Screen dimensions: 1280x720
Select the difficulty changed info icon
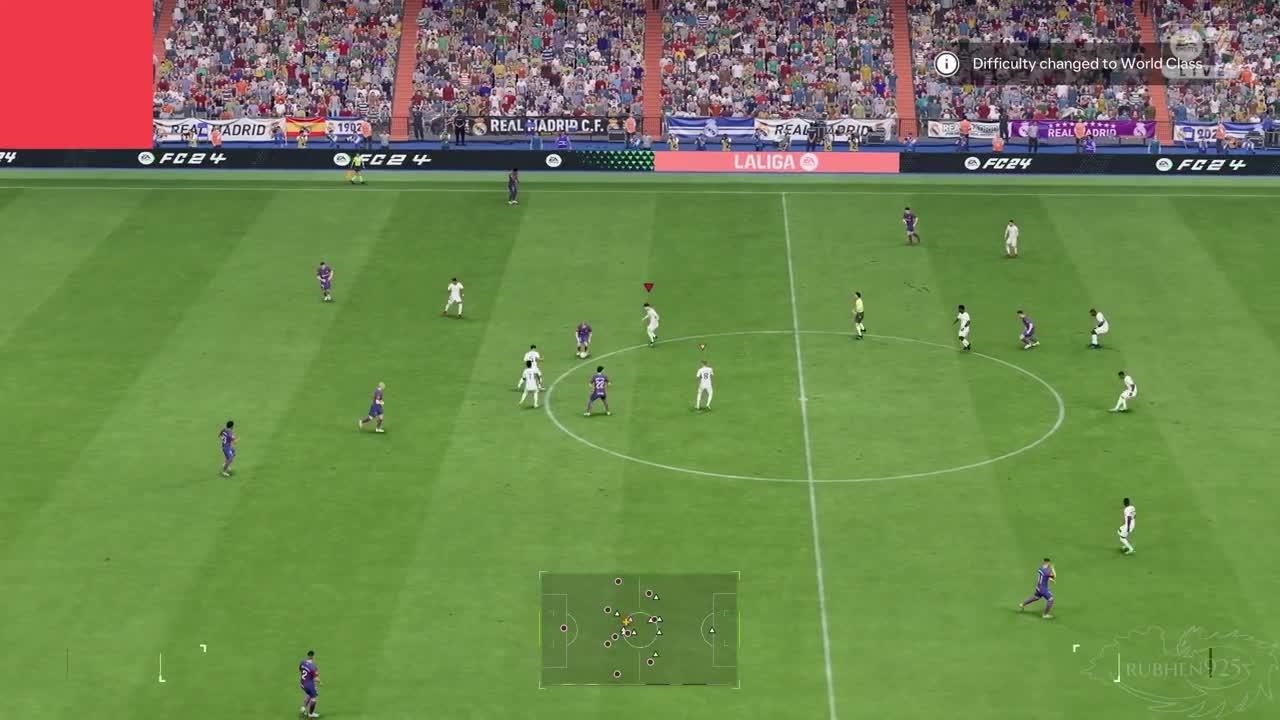[946, 64]
